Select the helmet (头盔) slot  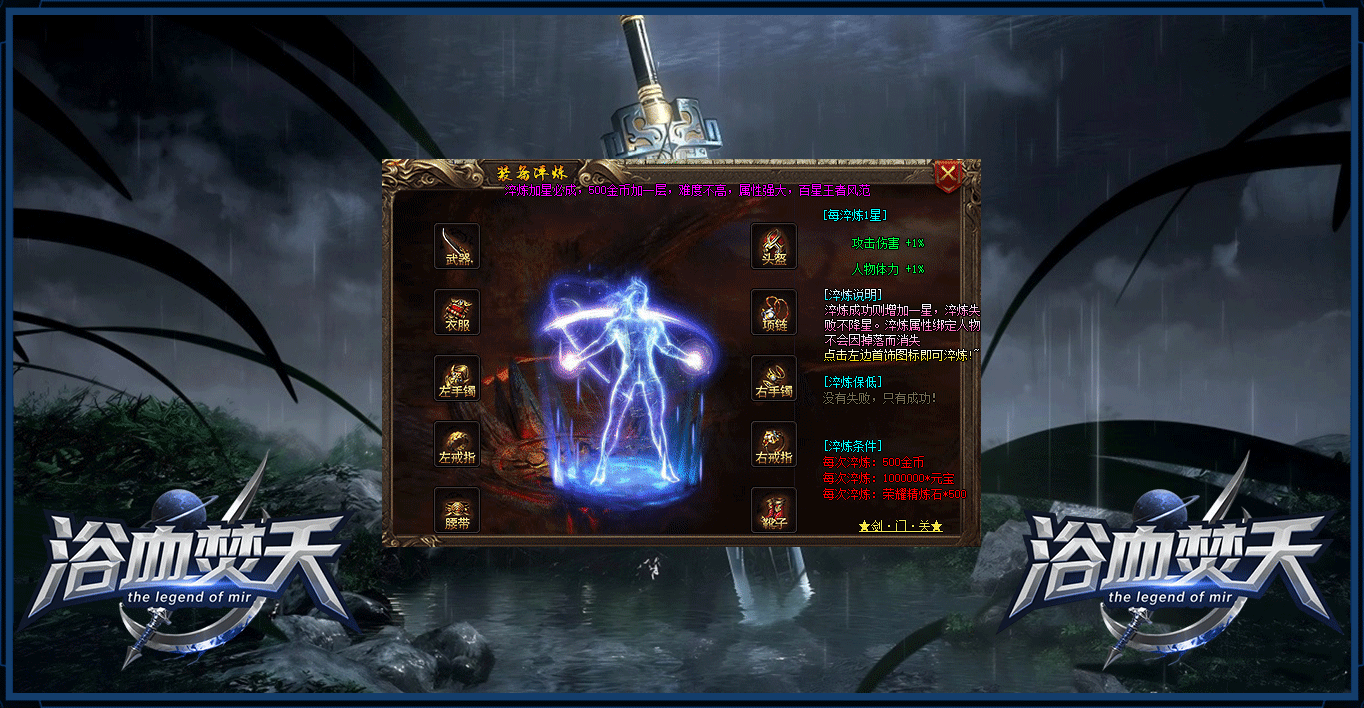(x=774, y=246)
